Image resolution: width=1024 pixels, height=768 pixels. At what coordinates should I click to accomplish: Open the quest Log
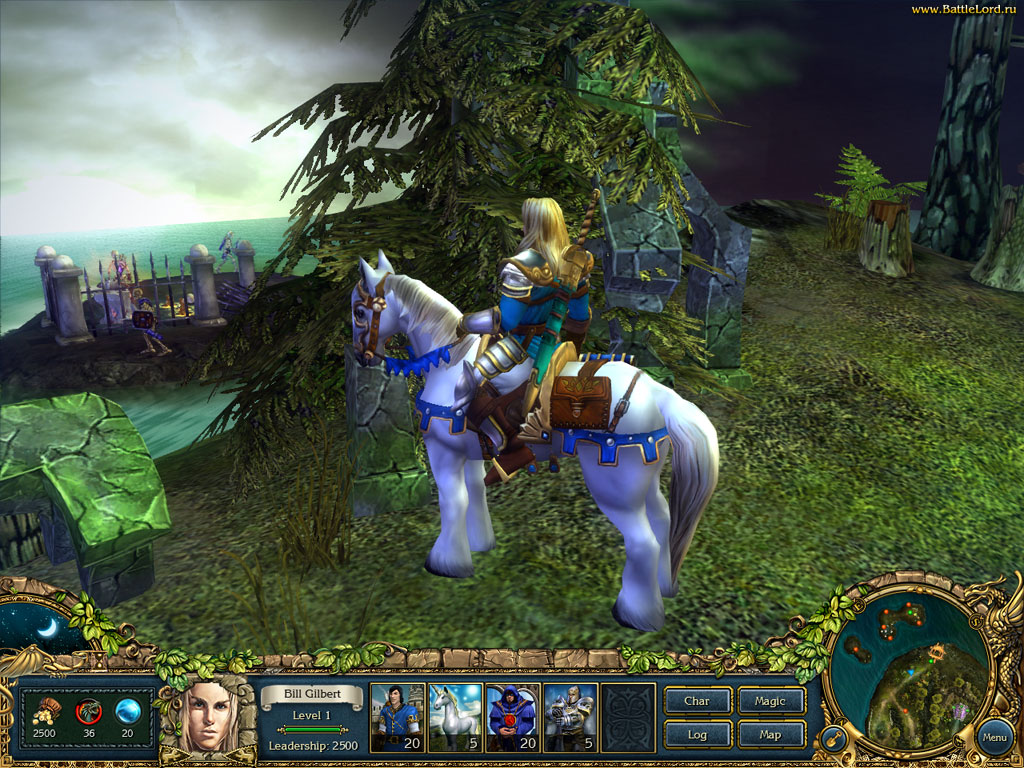coord(697,735)
